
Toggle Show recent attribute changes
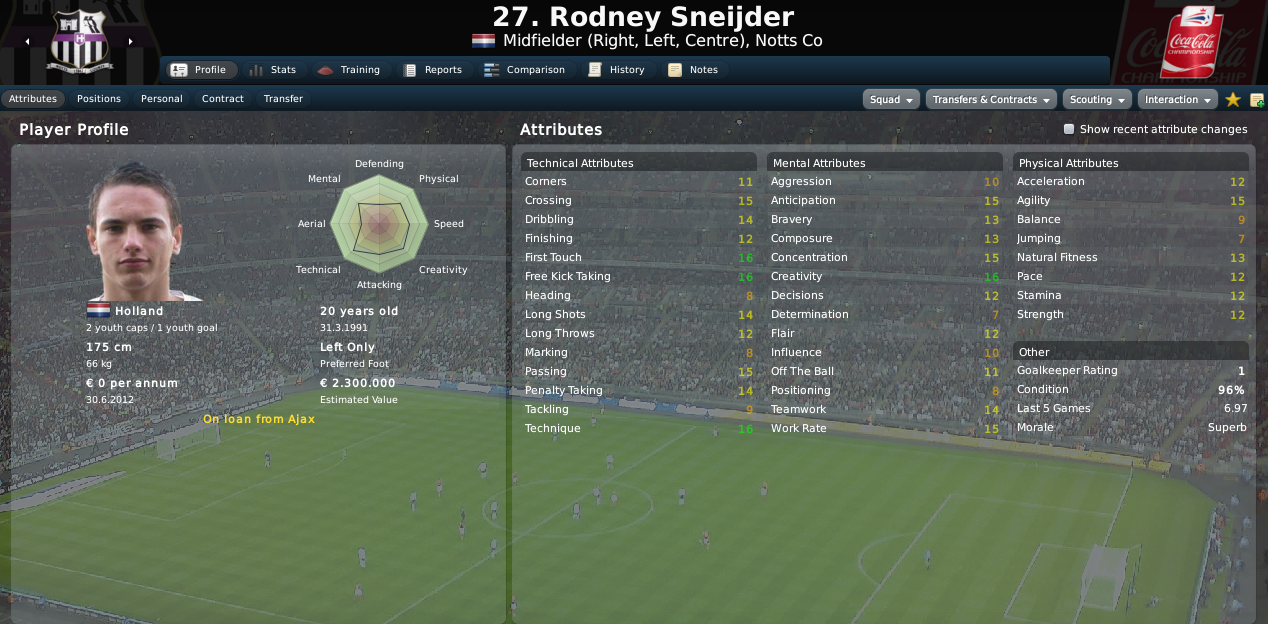pyautogui.click(x=1069, y=129)
